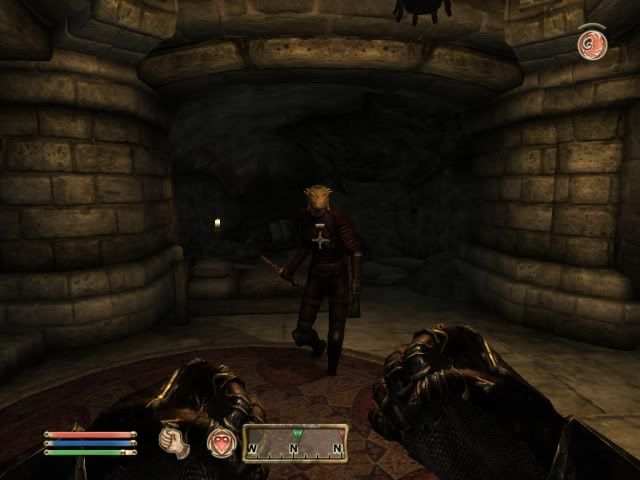This screenshot has width=640, height=480.
Task: Click the fist weapon icon
Action: click(x=176, y=442)
